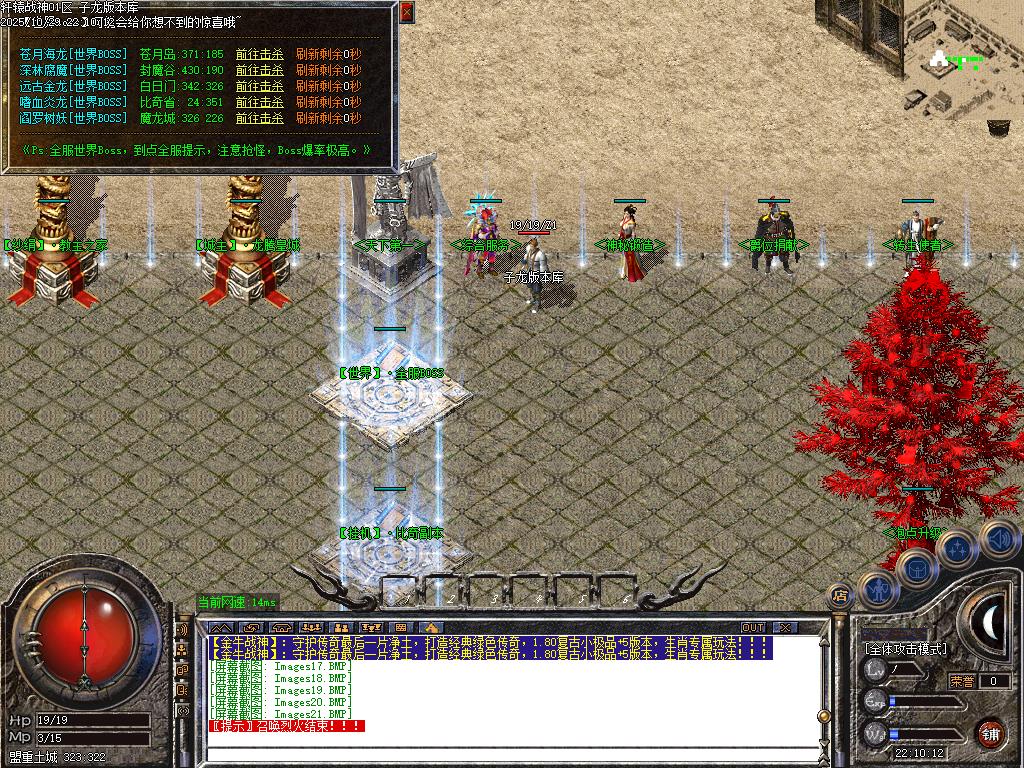This screenshot has width=1024, height=768.
Task: Click the orange house icon on chat toolbar
Action: click(434, 628)
